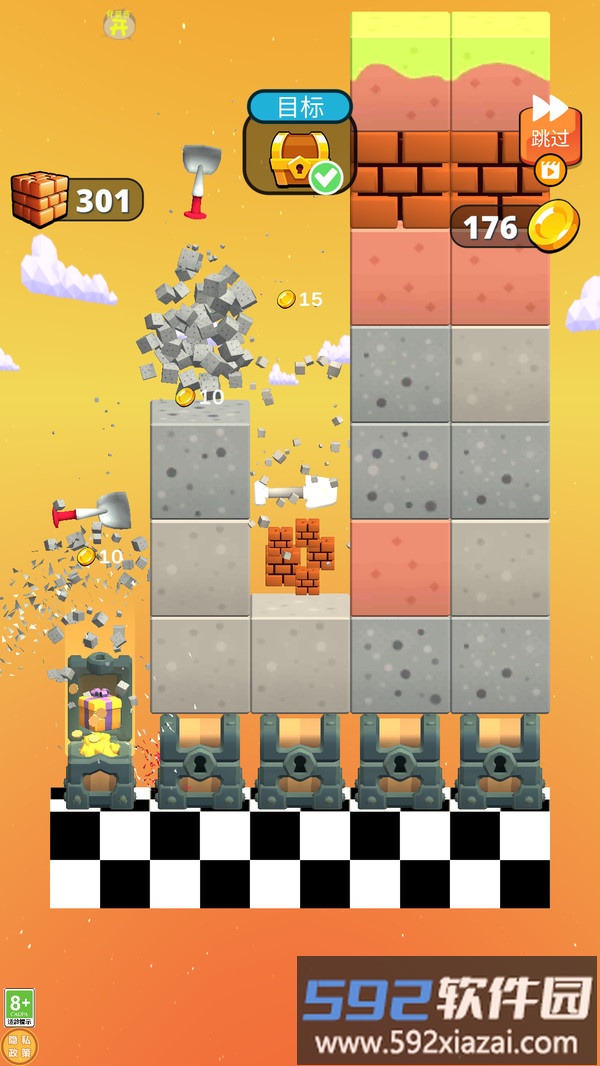Show the 8+ age rating notice
600x1066 pixels.
click(19, 1006)
